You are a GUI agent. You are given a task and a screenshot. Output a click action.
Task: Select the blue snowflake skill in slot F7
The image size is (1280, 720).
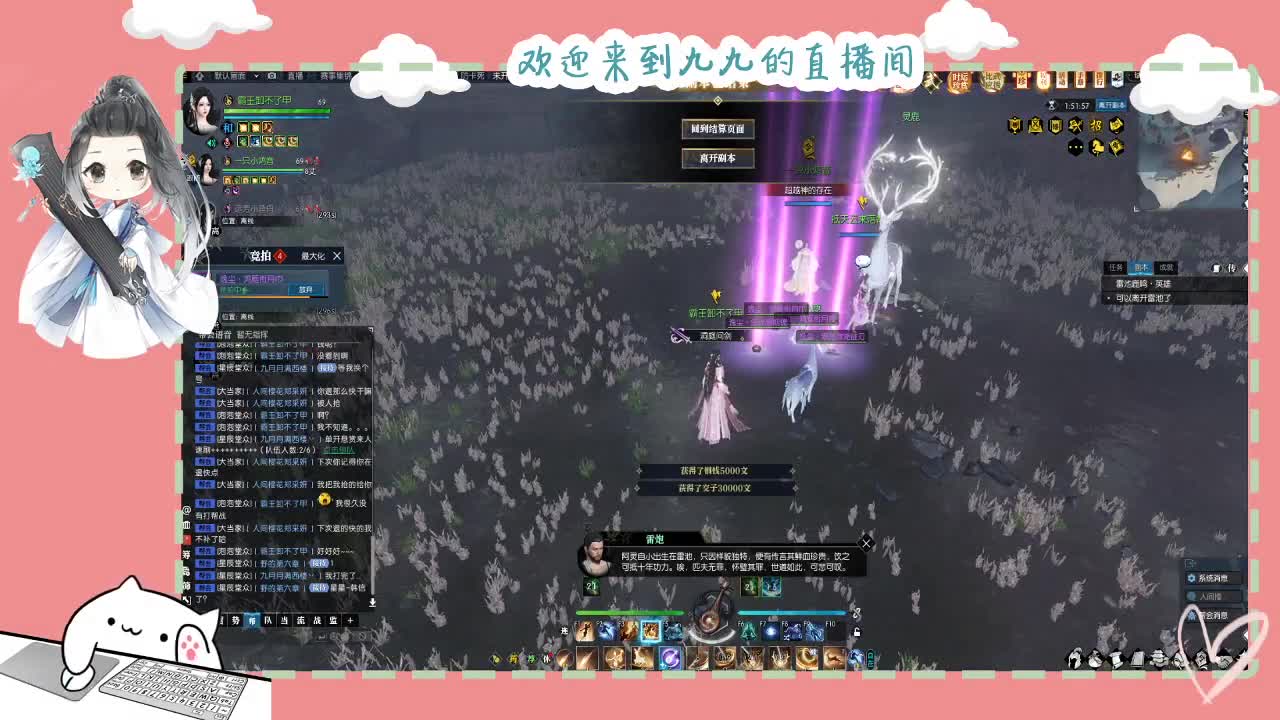pyautogui.click(x=770, y=631)
